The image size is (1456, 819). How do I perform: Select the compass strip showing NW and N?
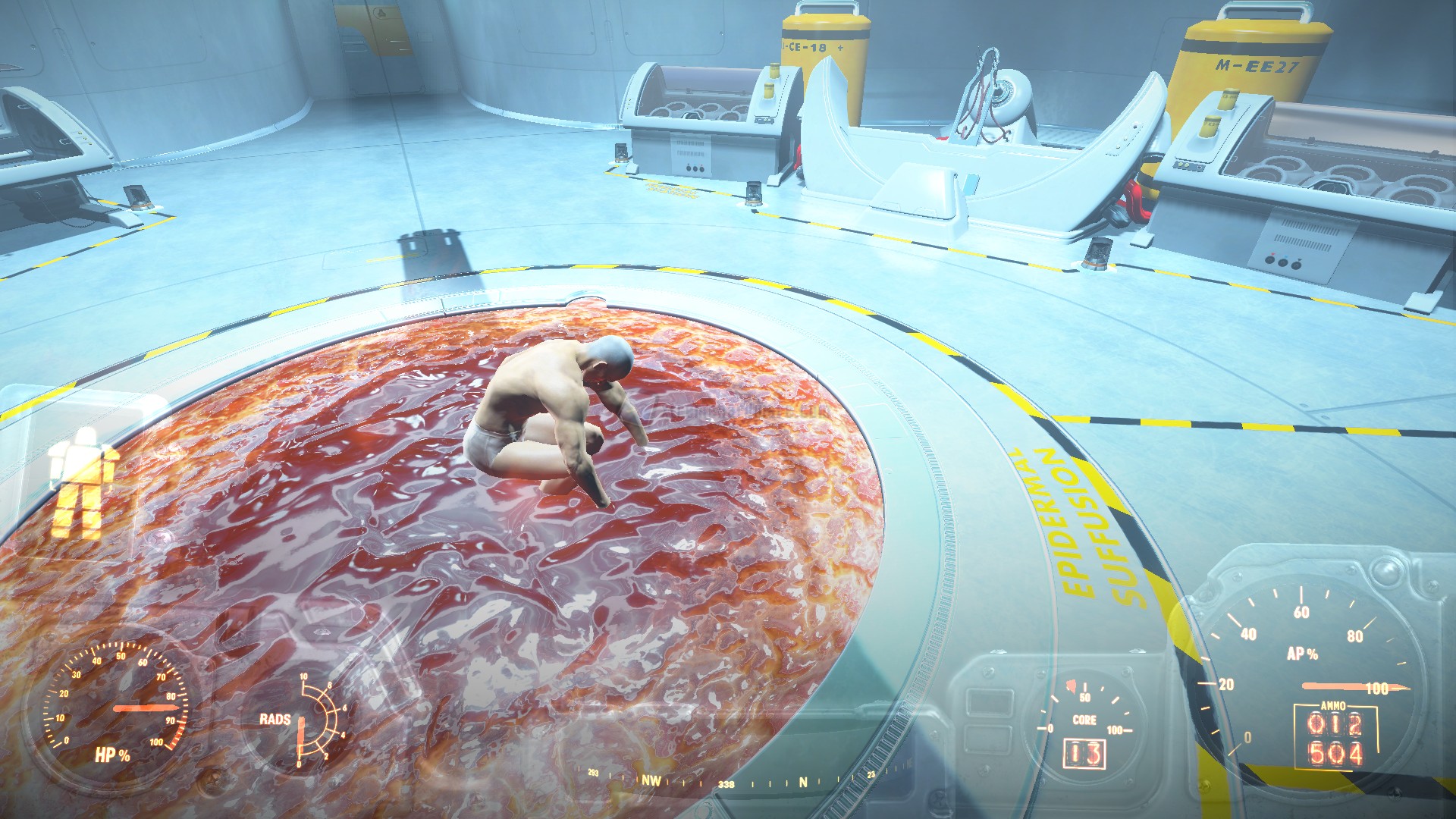pyautogui.click(x=728, y=780)
